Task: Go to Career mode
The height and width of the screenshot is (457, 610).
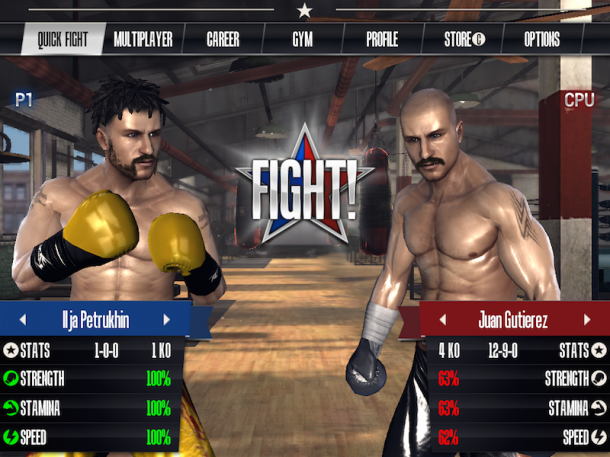Action: 223,40
